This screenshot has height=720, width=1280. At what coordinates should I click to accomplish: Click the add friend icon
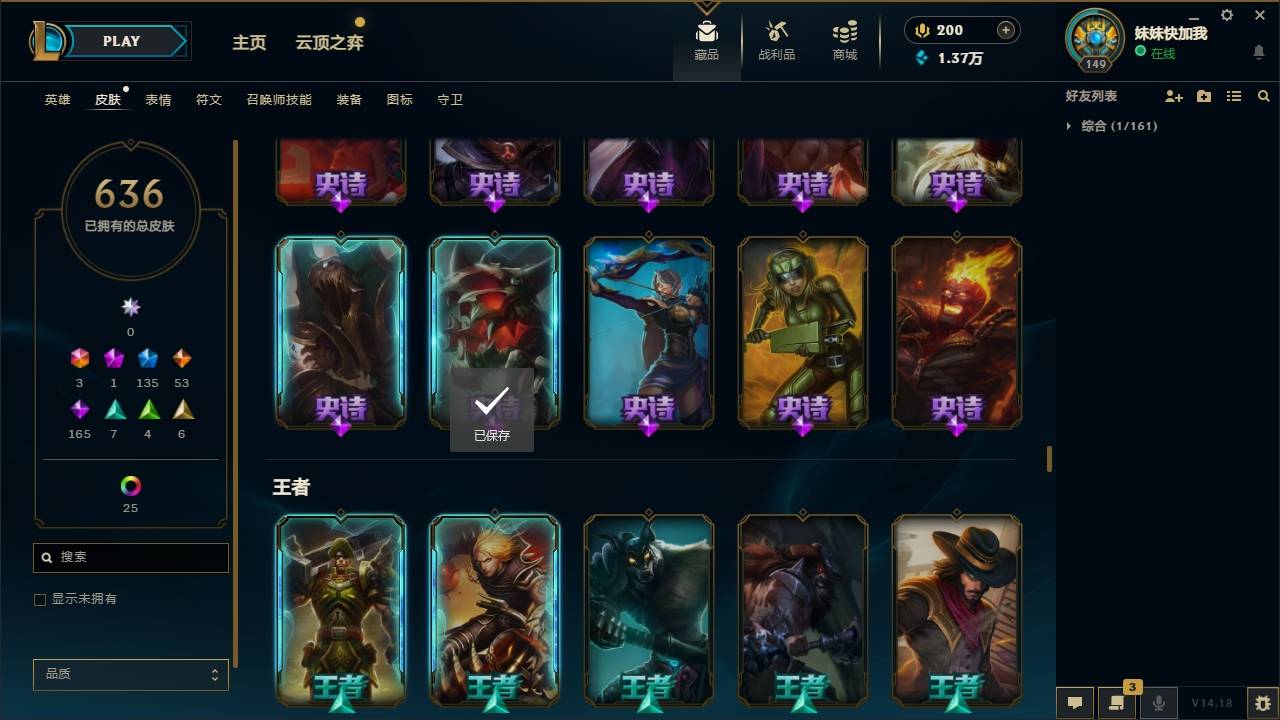click(1174, 96)
